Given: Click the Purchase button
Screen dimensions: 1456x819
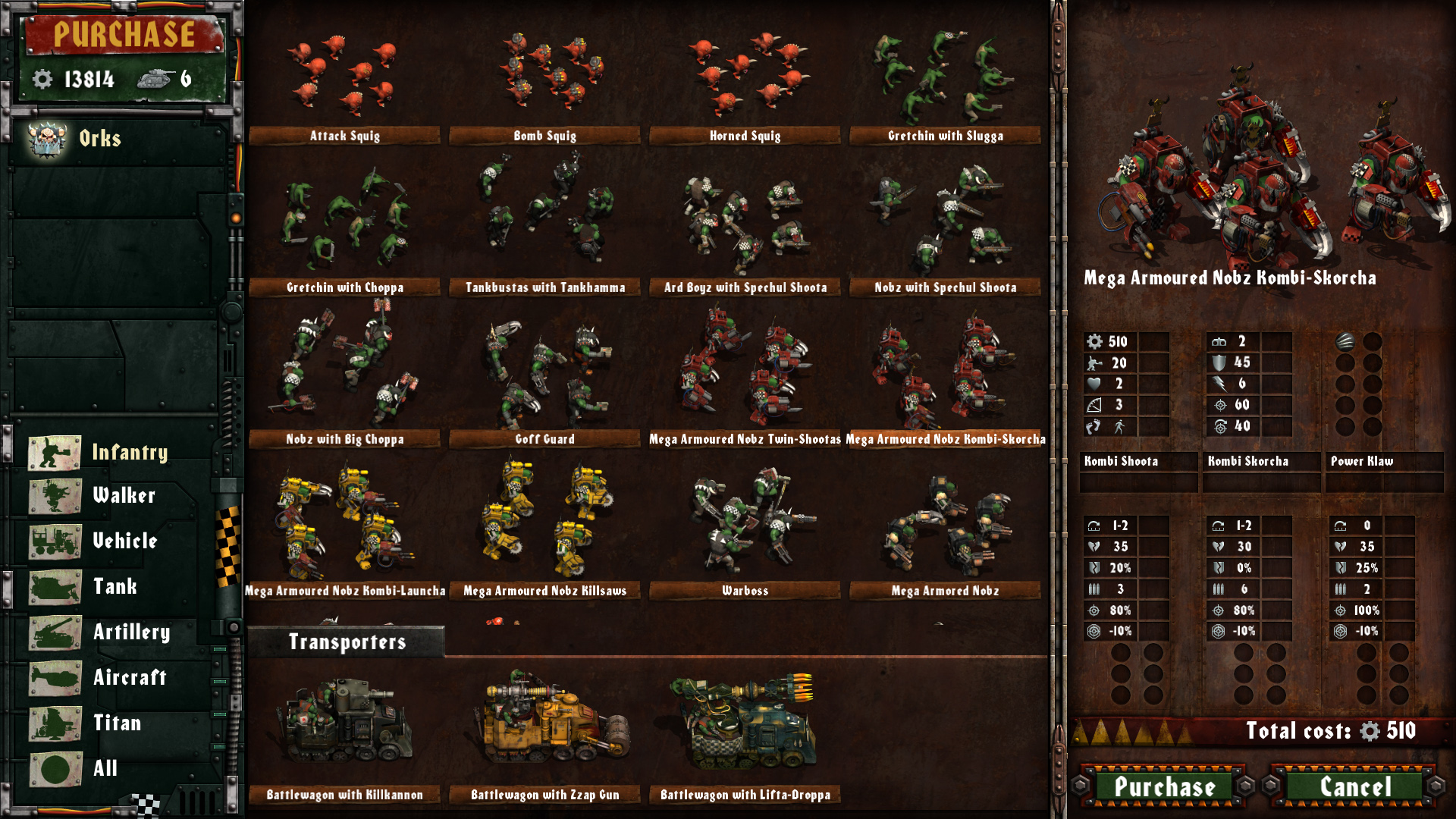Looking at the screenshot, I should tap(1165, 787).
